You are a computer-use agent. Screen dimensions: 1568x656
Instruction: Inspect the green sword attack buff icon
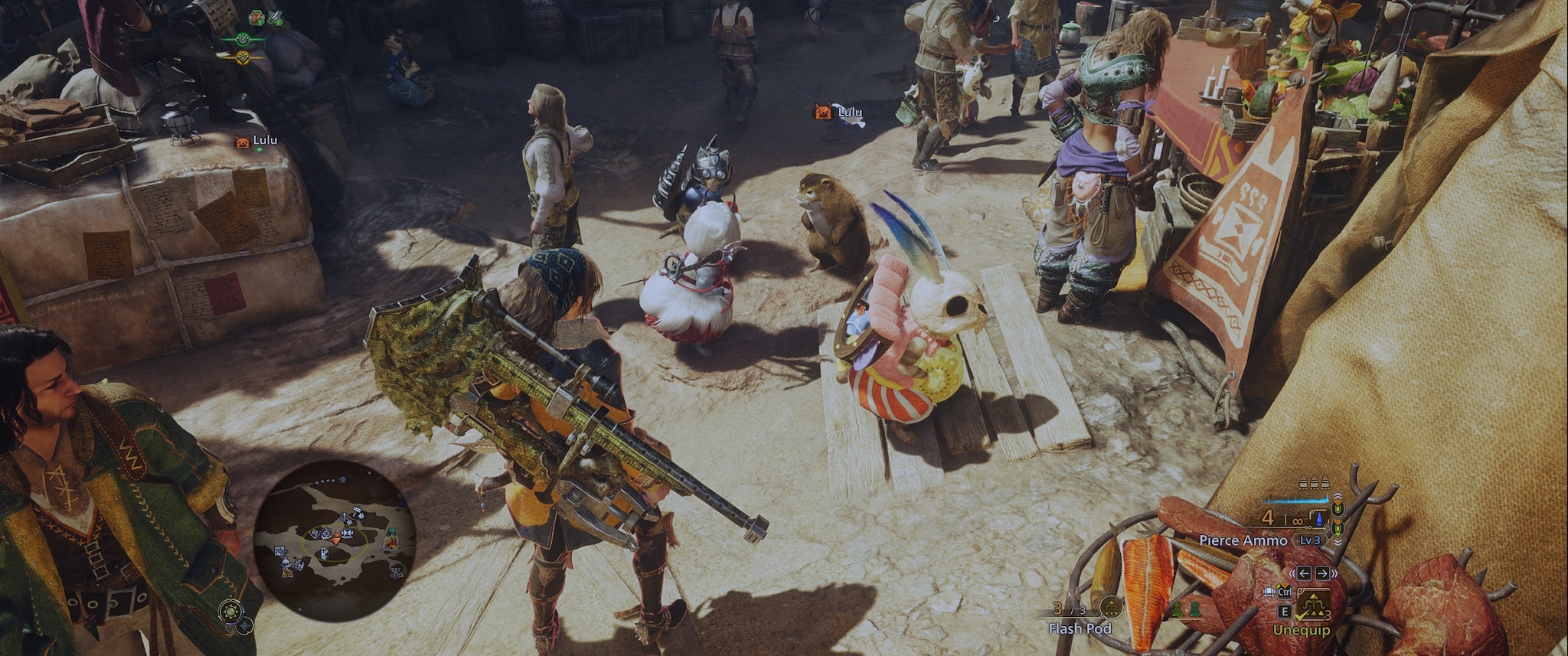click(274, 17)
